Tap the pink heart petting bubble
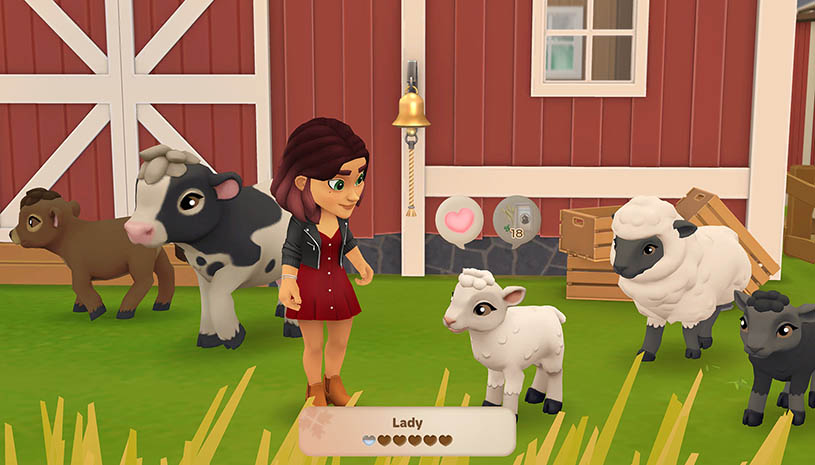815x465 pixels. 459,219
